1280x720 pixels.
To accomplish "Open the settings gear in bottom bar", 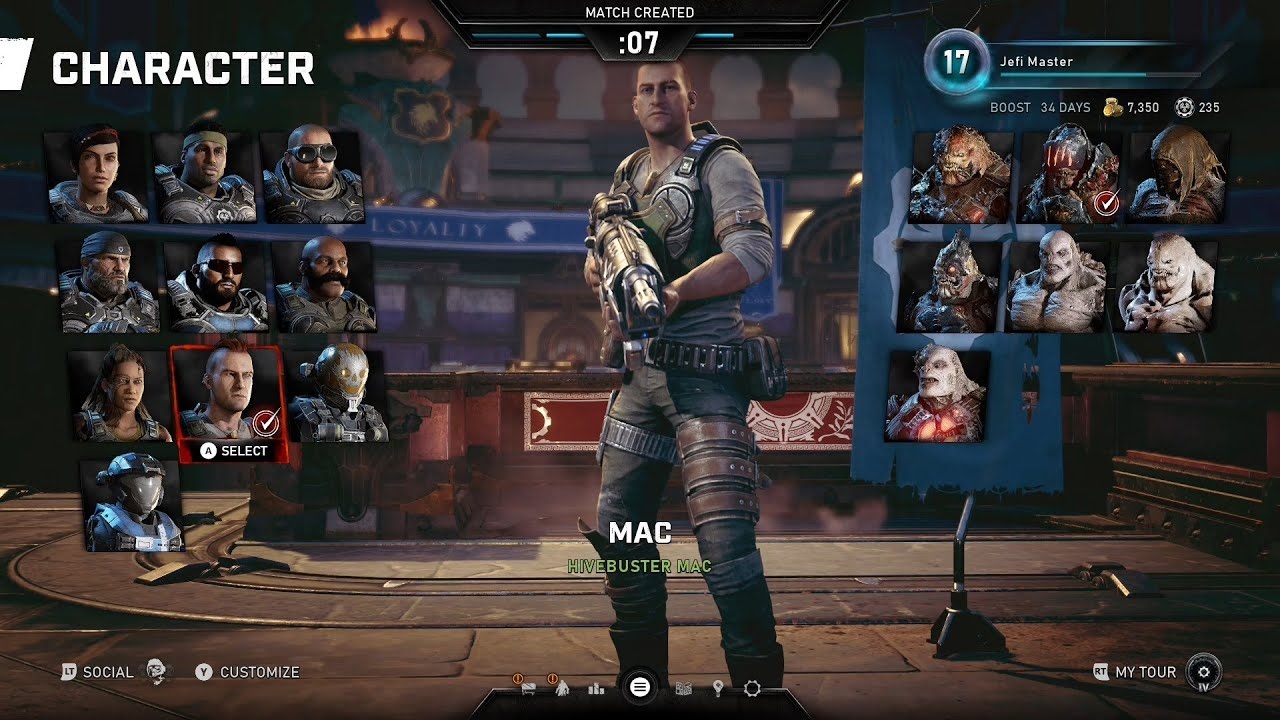I will 752,688.
